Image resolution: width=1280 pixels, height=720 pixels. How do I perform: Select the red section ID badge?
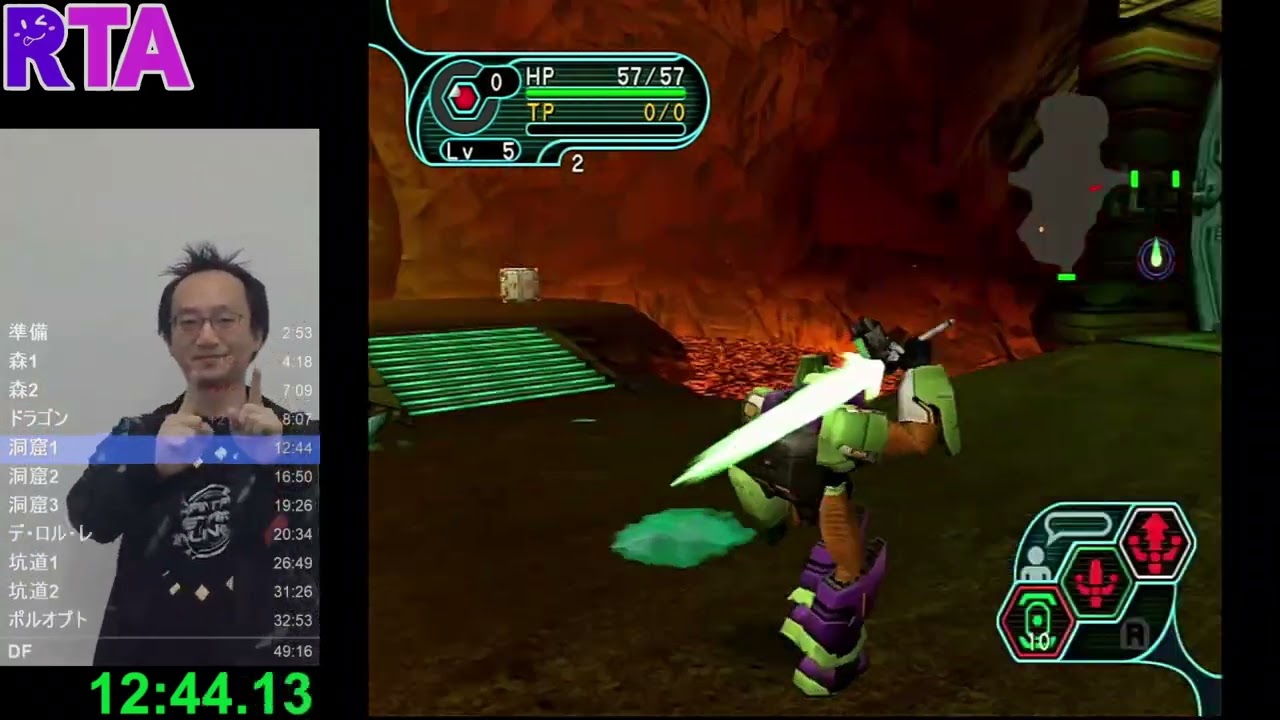pos(462,98)
